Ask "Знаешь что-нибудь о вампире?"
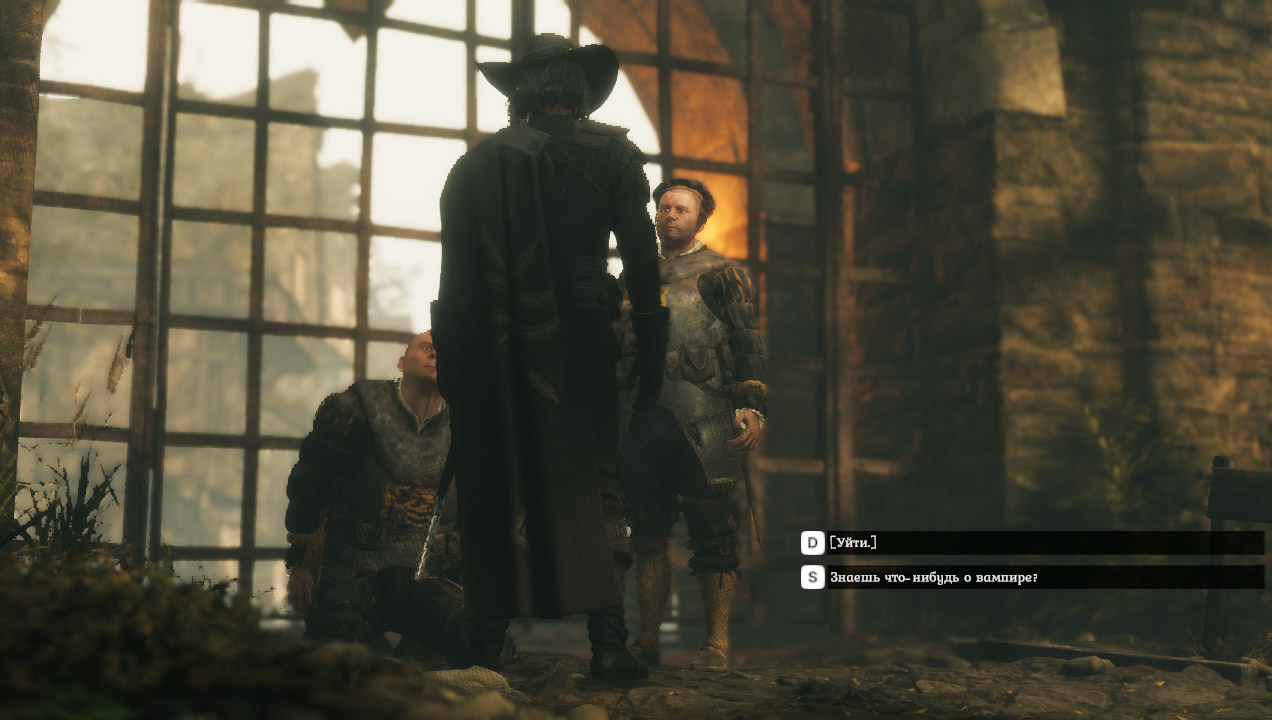 (933, 577)
